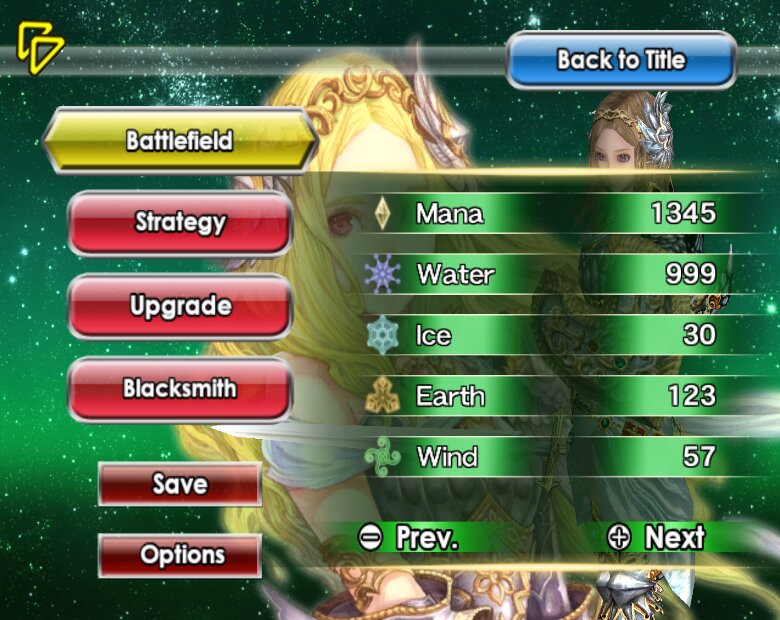Show the Next resource page
The width and height of the screenshot is (780, 620).
tap(656, 537)
